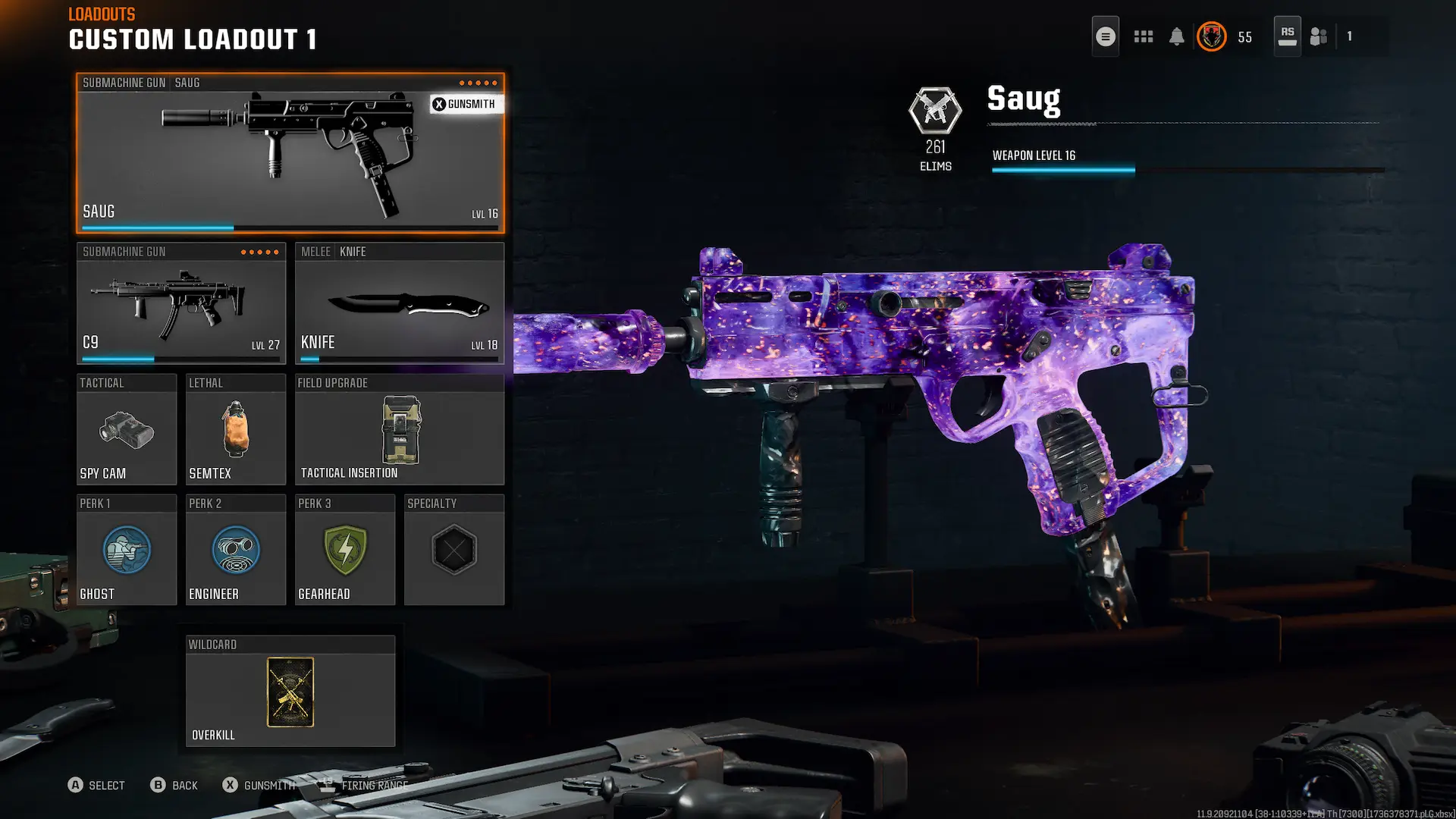Open the Spy Cam tactical slot
The height and width of the screenshot is (819, 1456).
126,430
